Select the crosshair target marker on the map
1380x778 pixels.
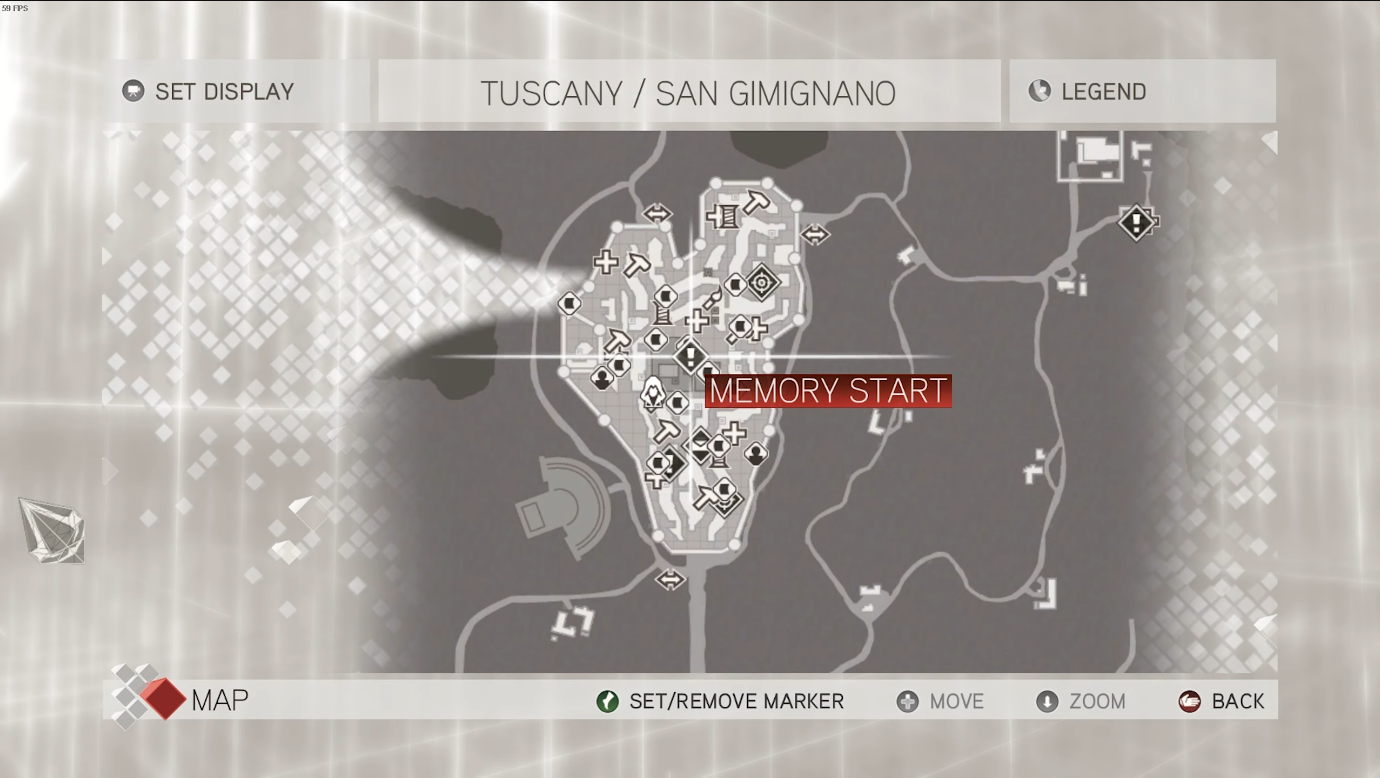[x=762, y=283]
